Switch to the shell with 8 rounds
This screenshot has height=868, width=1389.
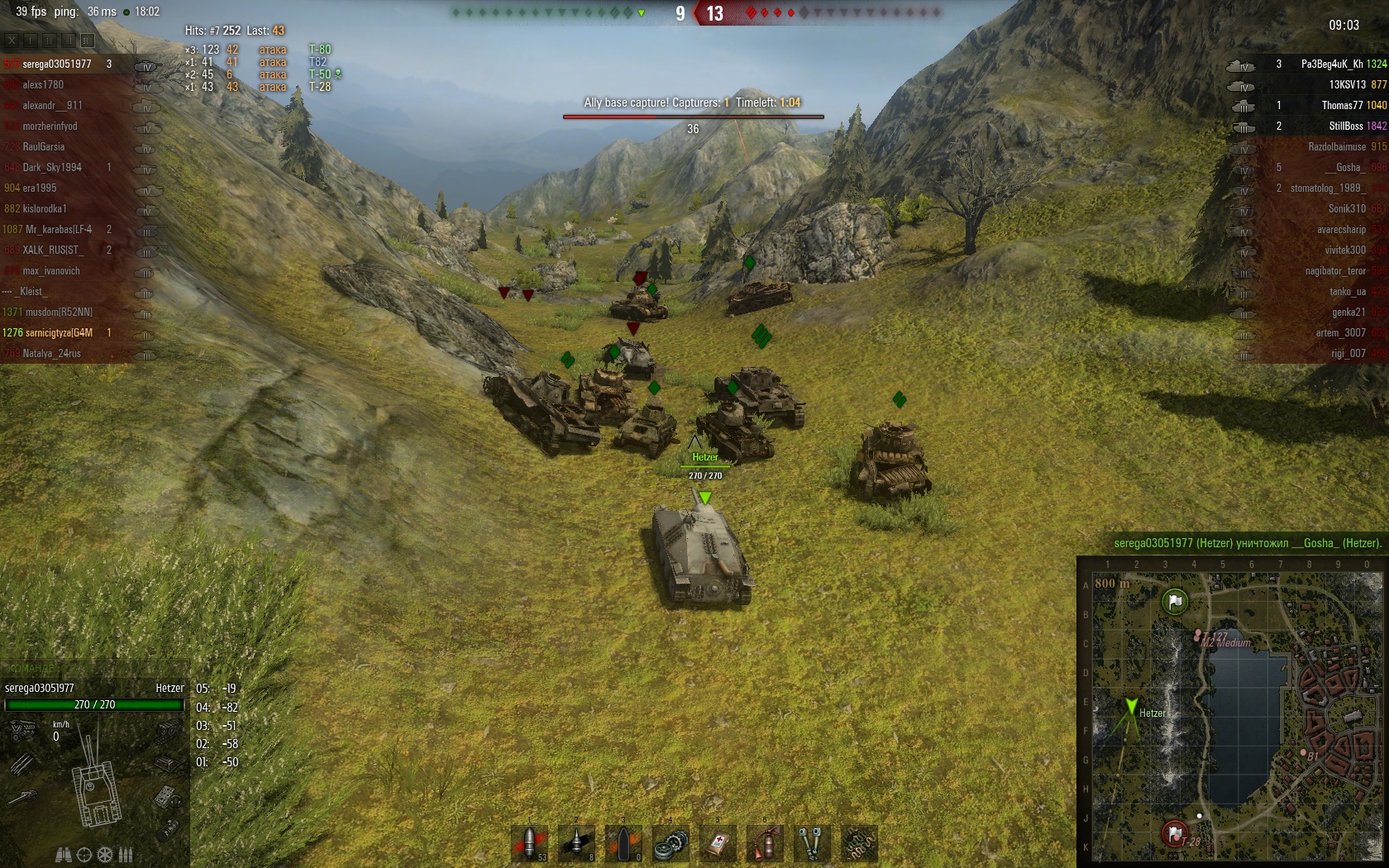tap(576, 843)
